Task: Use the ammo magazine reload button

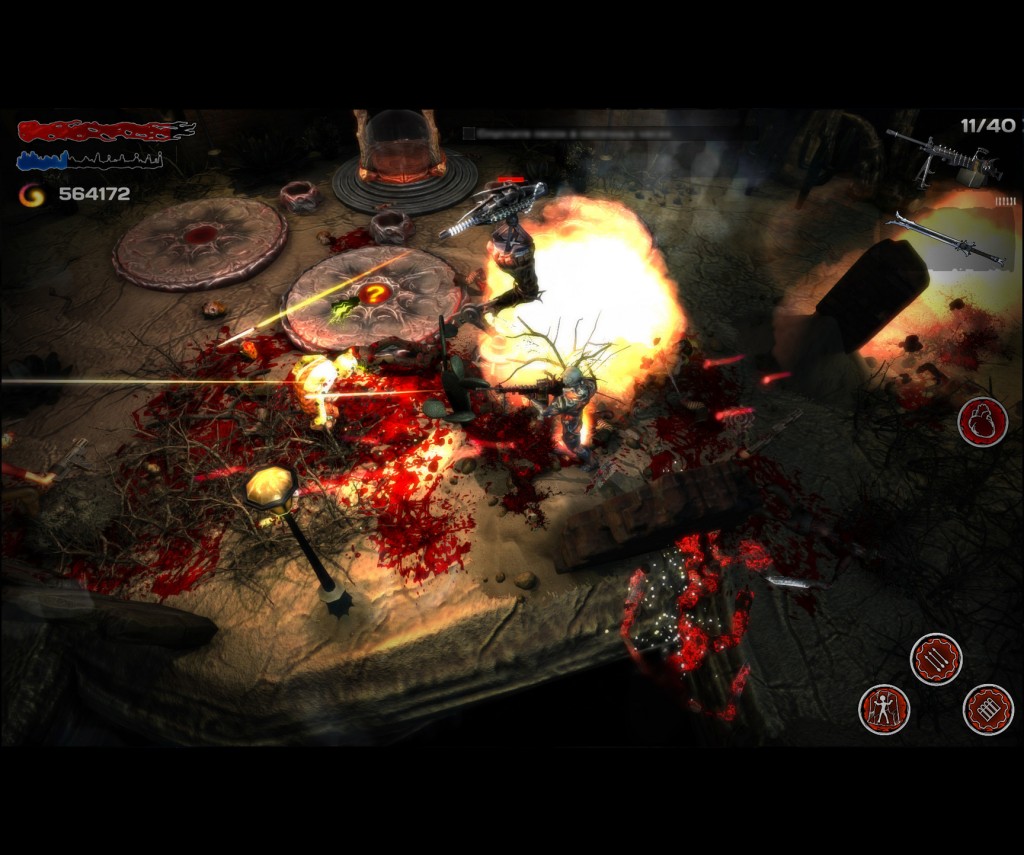Action: 988,709
